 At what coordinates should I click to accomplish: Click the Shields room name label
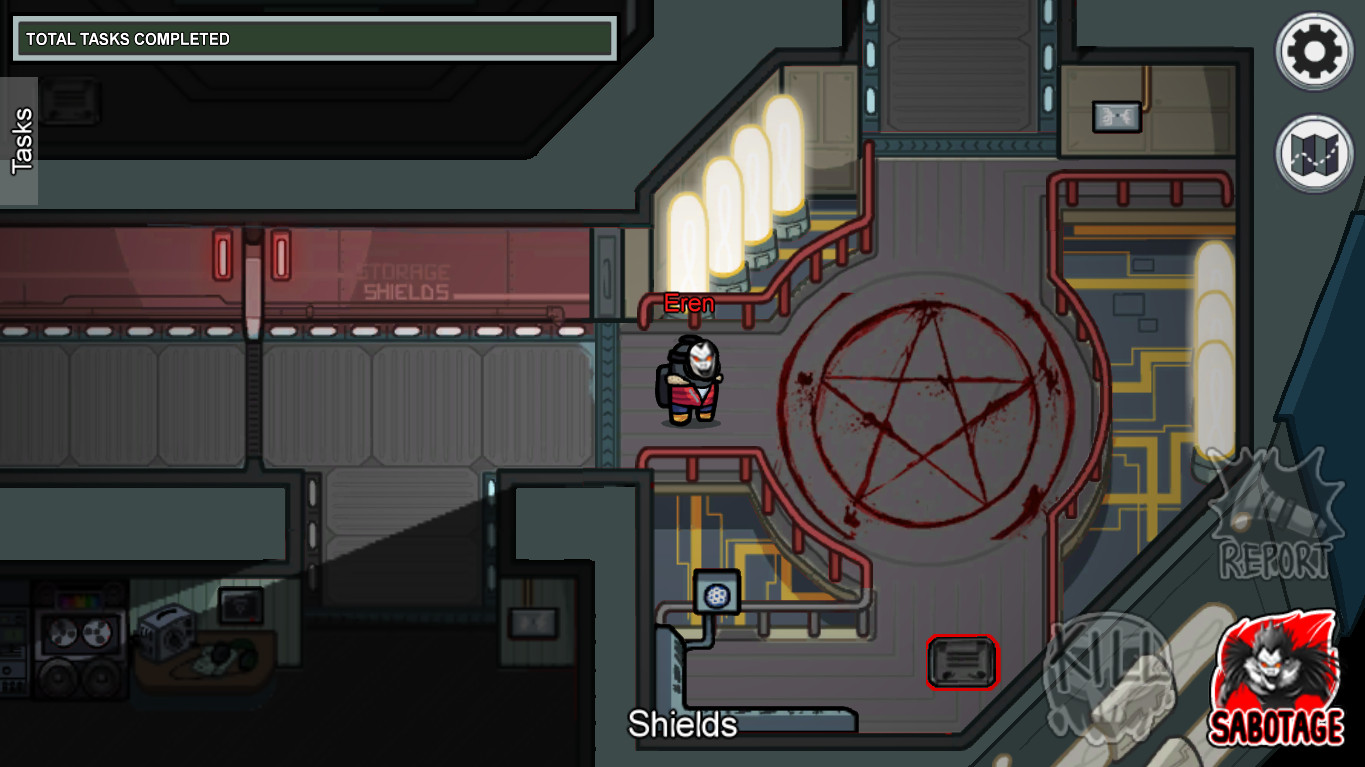pyautogui.click(x=684, y=723)
